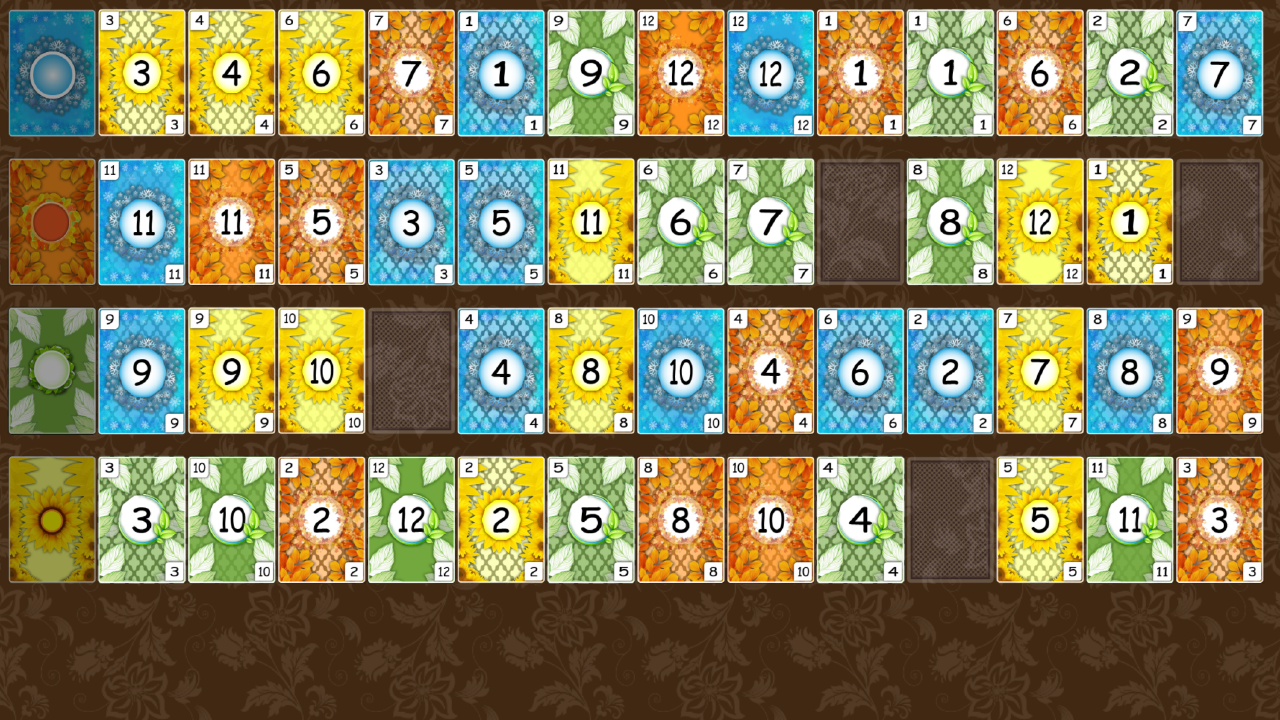
Task: Select the yellow 10 card in third row
Action: 321,370
